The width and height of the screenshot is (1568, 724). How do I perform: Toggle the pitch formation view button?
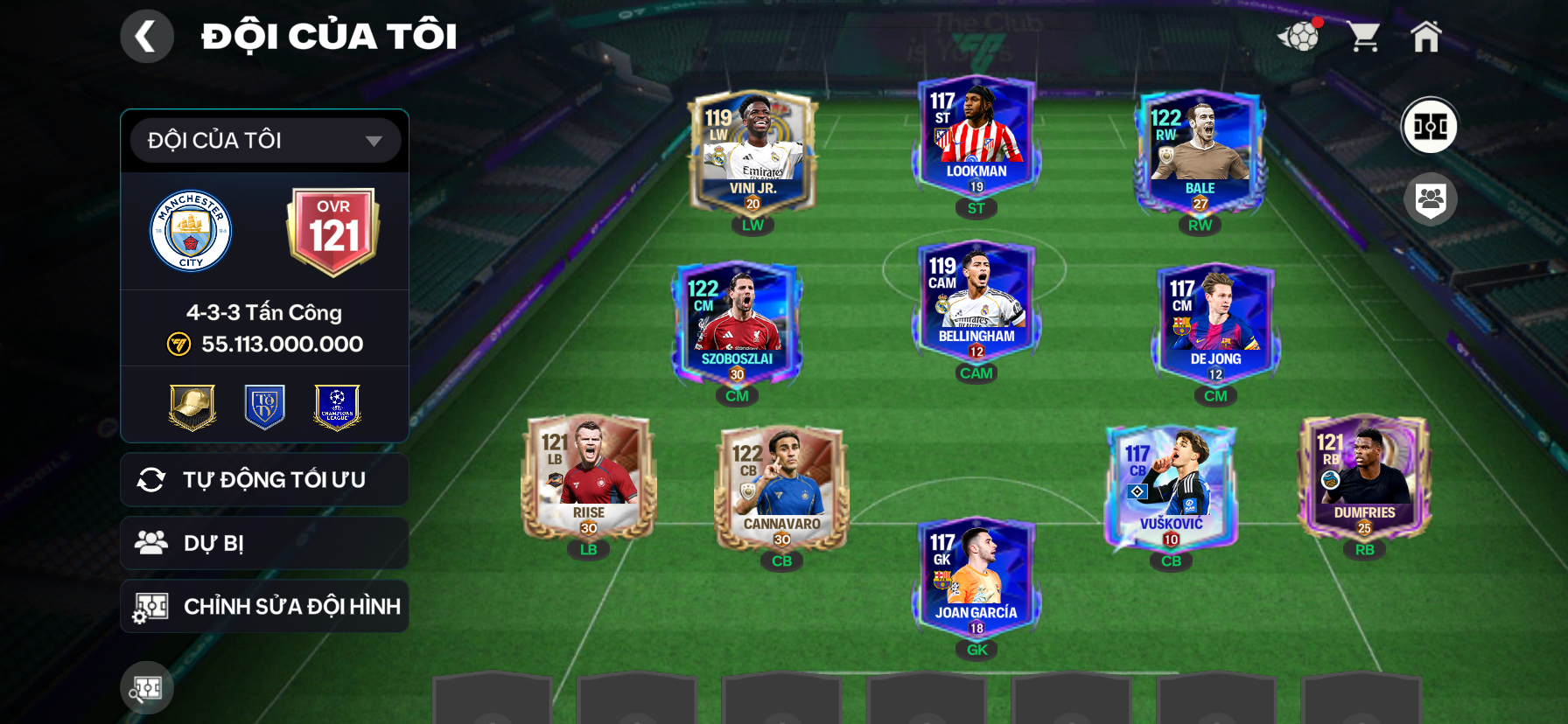[x=1430, y=126]
